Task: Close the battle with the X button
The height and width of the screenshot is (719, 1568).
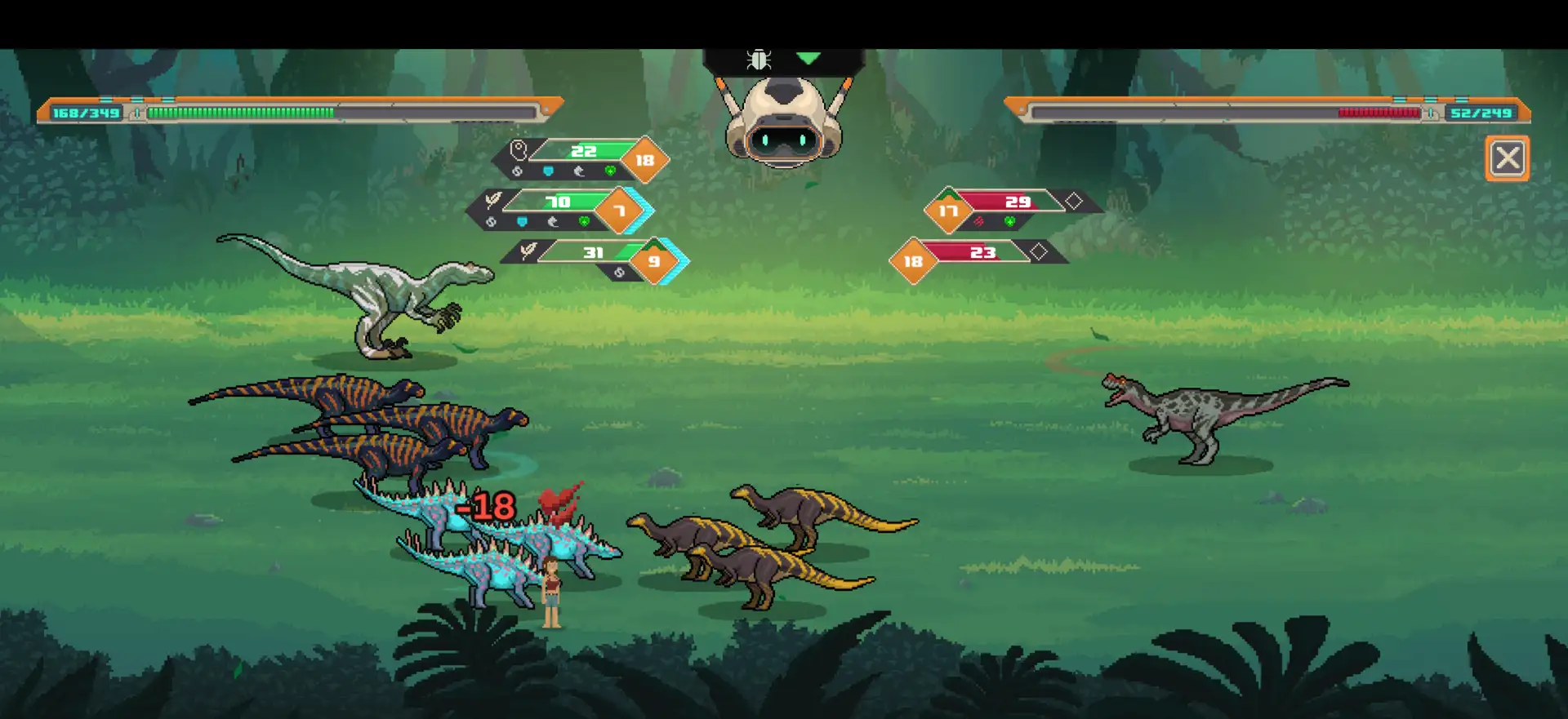Action: click(1507, 158)
